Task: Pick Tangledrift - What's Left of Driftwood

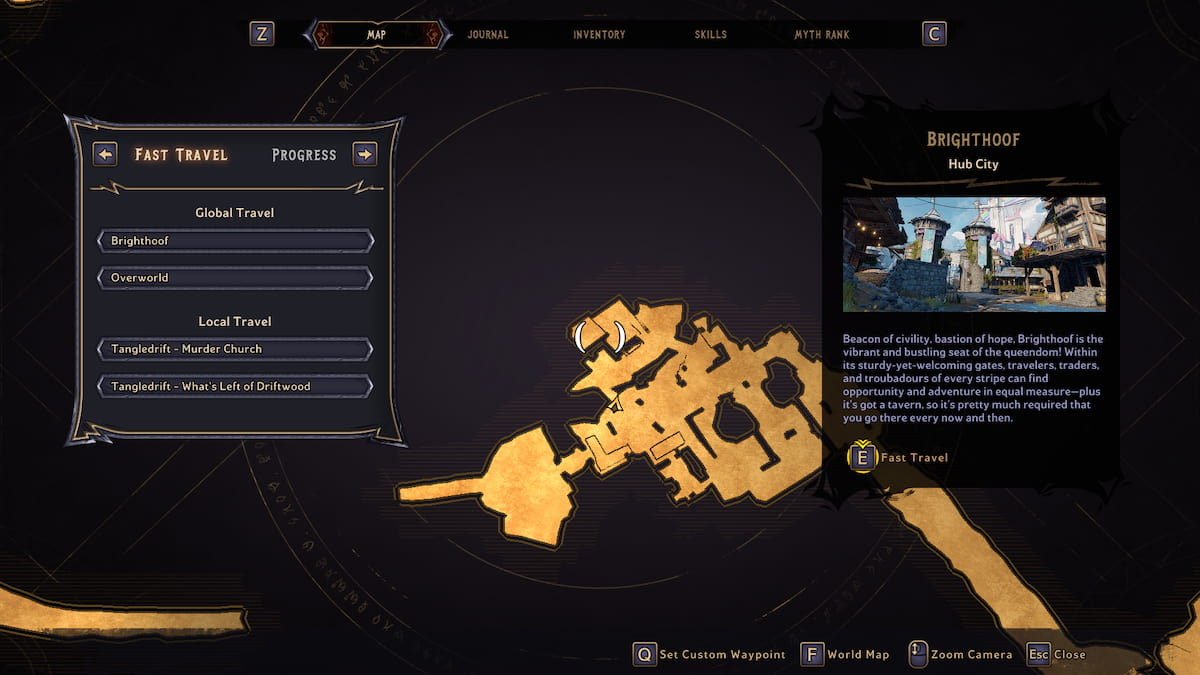Action: coord(235,386)
